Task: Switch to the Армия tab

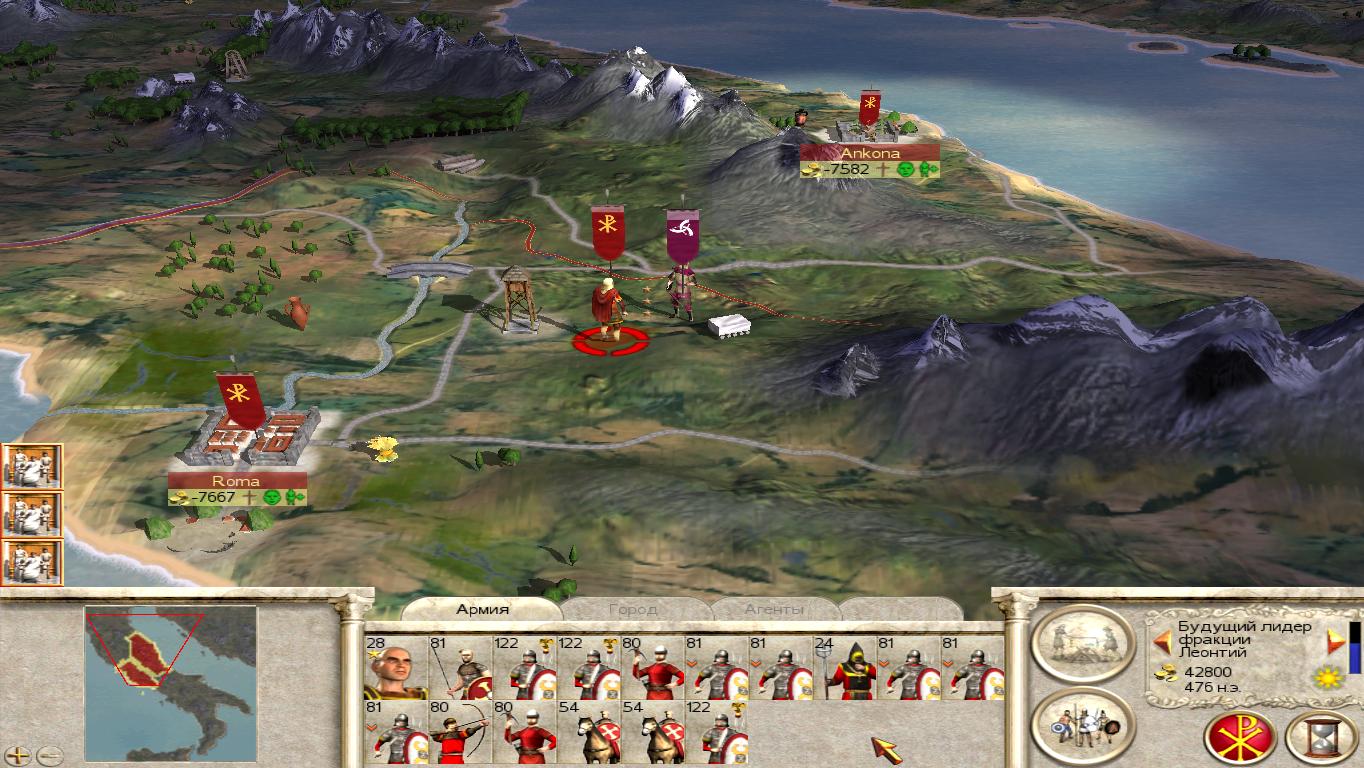Action: [x=483, y=609]
